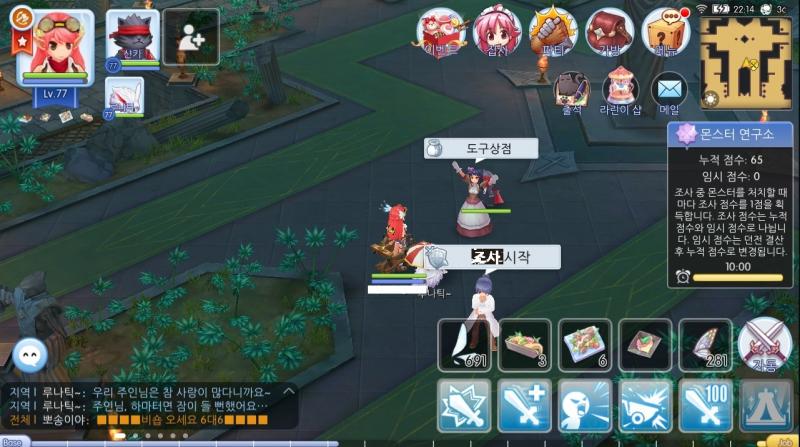Open the 라린이 샵 carousel shop
Image resolution: width=800 pixels, height=447 pixels.
[620, 92]
